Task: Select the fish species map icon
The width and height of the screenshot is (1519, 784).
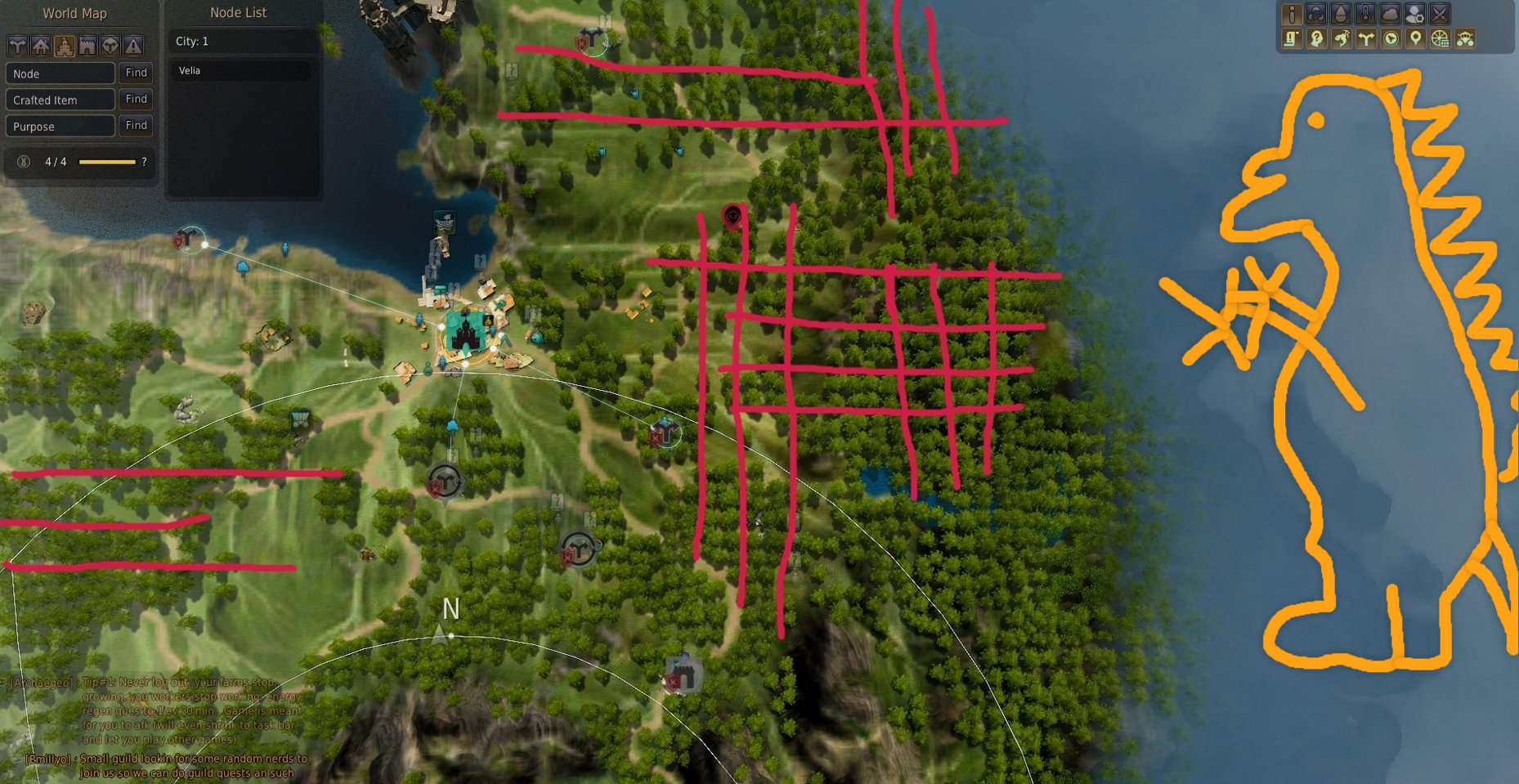Action: click(1342, 39)
